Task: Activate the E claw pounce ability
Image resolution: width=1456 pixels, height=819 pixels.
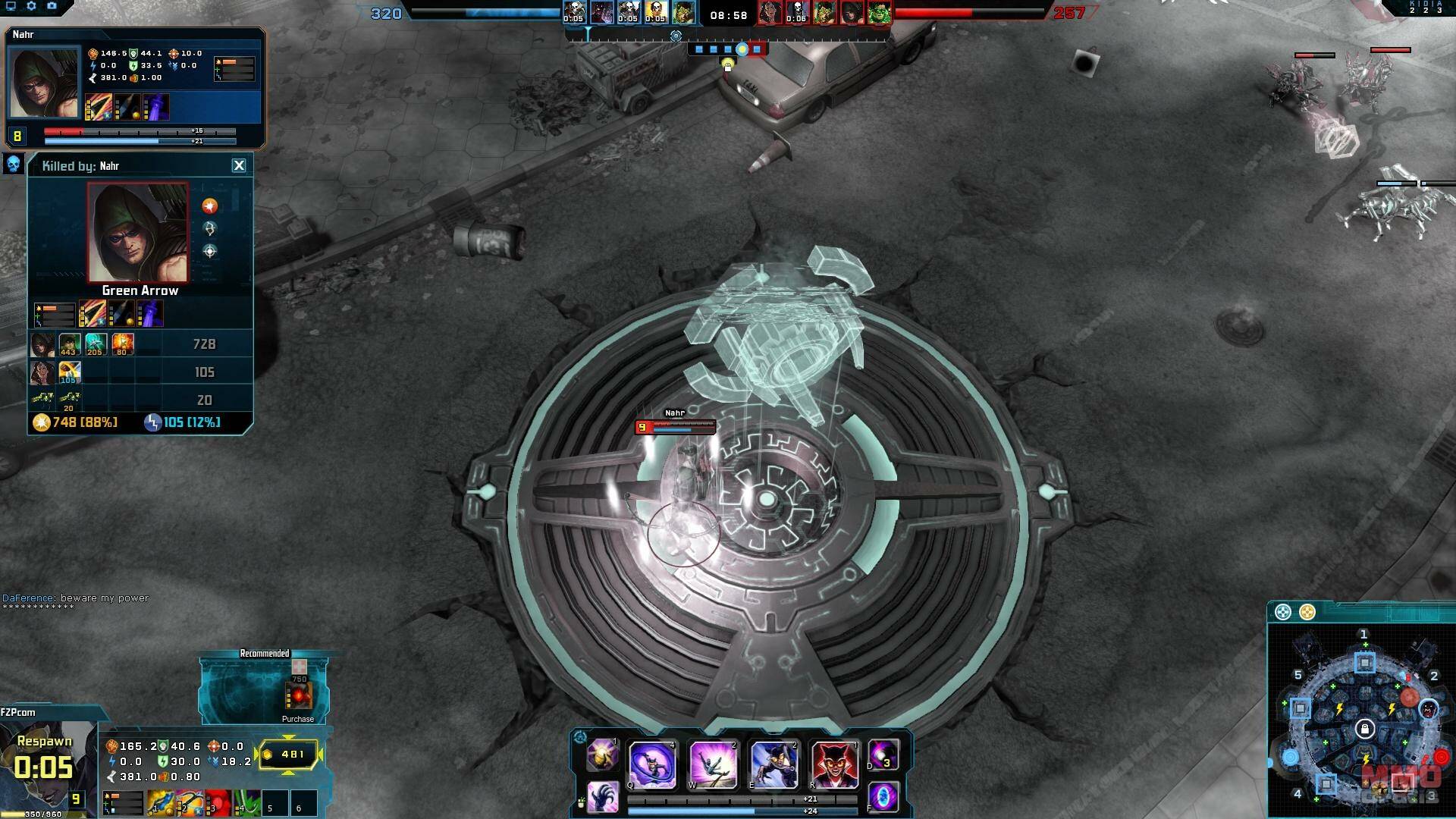Action: [773, 764]
